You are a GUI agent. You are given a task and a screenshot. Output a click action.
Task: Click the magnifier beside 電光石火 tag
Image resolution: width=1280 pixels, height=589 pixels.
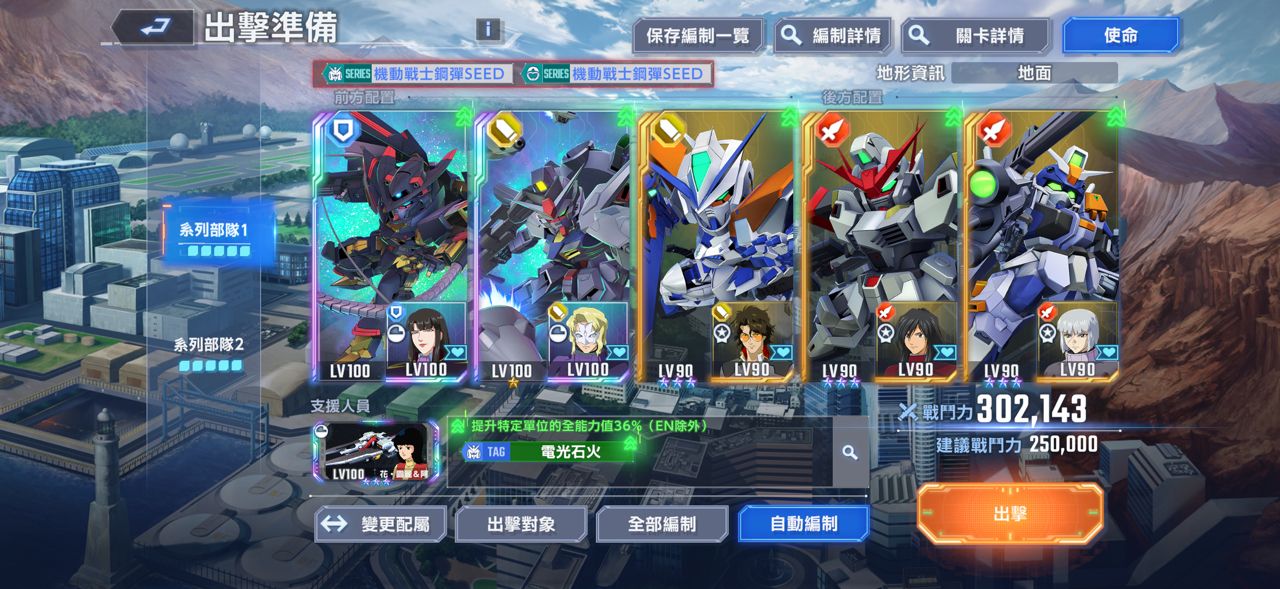pyautogui.click(x=850, y=452)
